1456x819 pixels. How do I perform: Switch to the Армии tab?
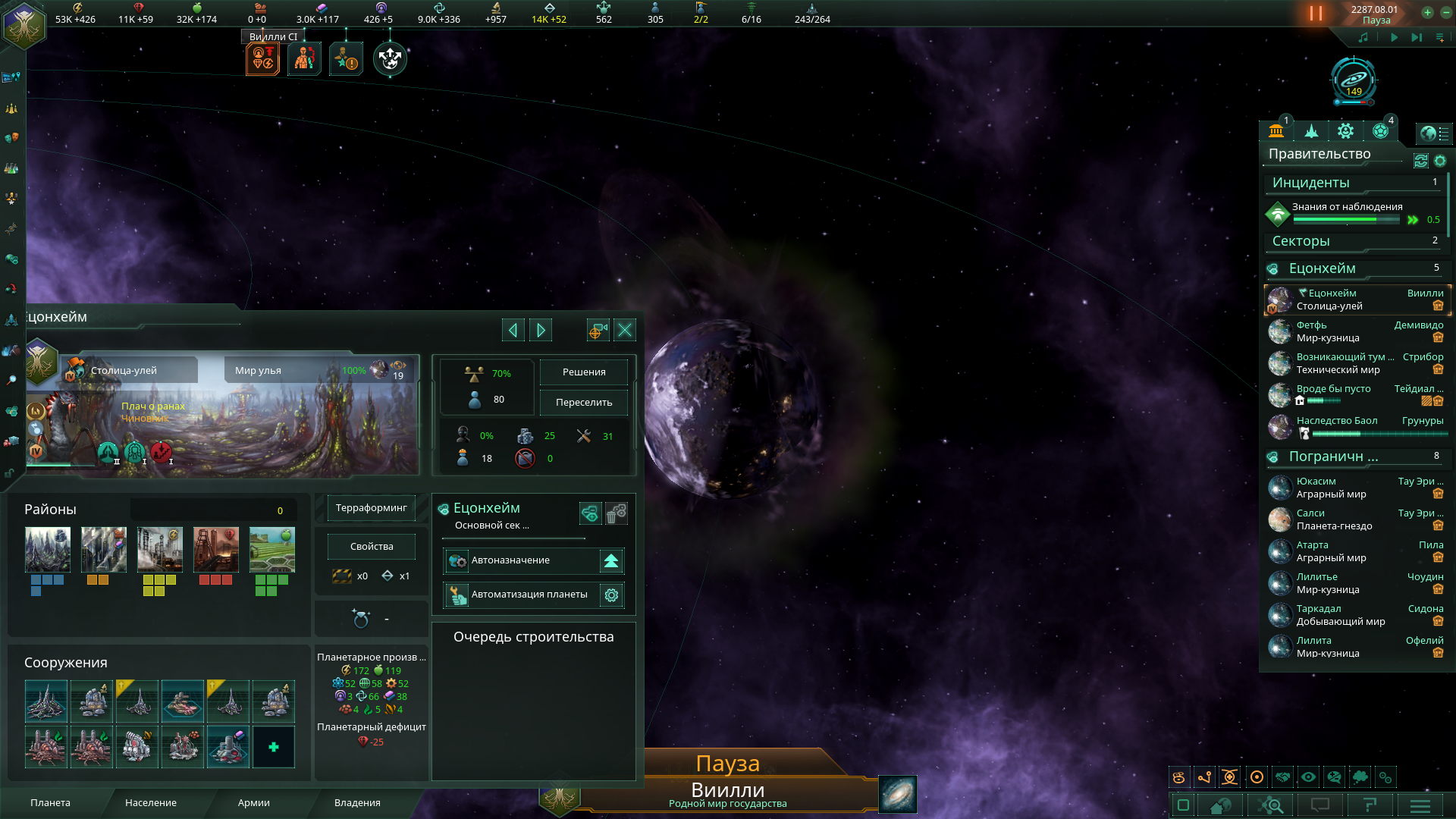click(x=253, y=802)
